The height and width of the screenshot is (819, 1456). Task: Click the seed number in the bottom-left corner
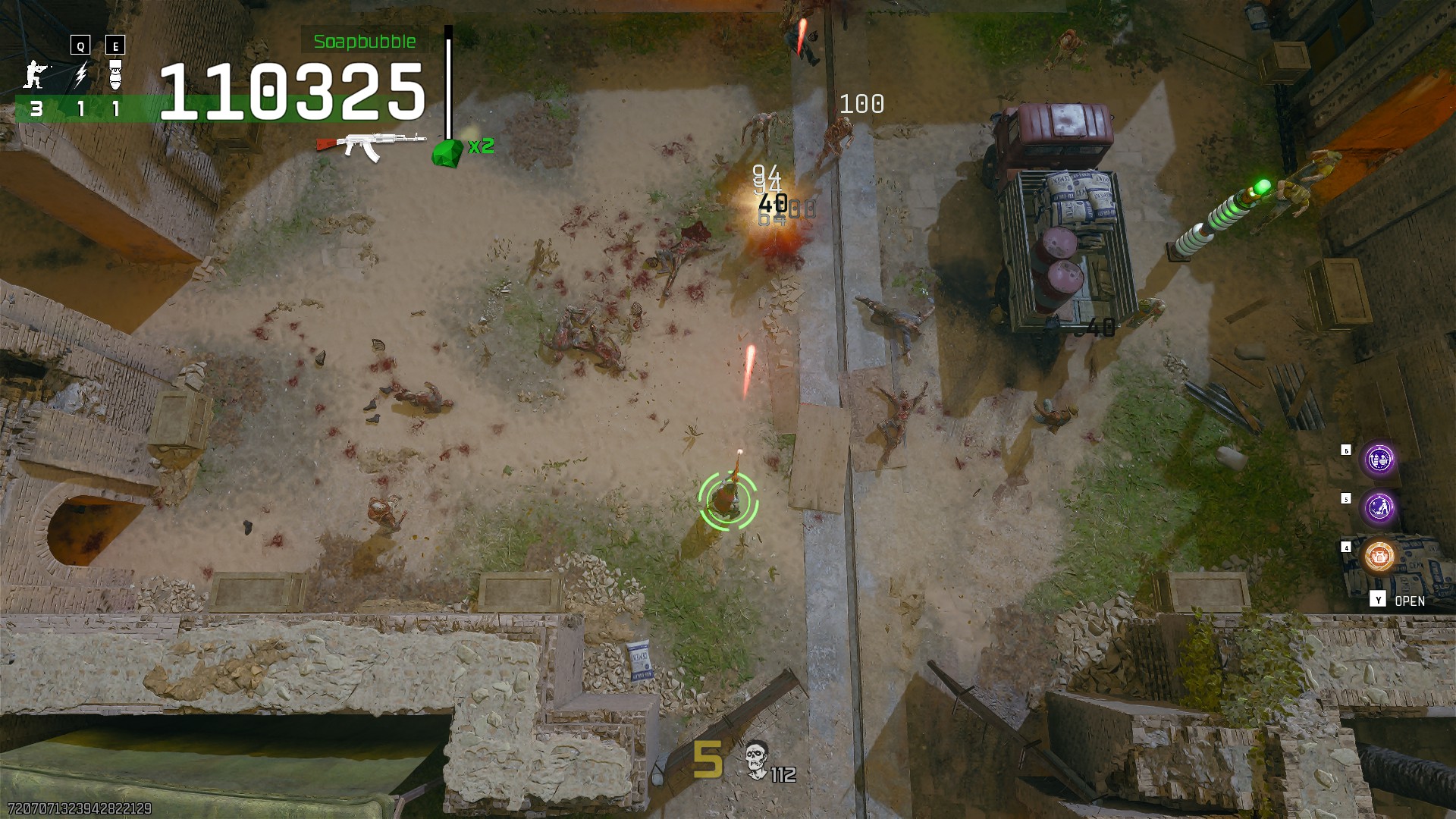tap(78, 810)
